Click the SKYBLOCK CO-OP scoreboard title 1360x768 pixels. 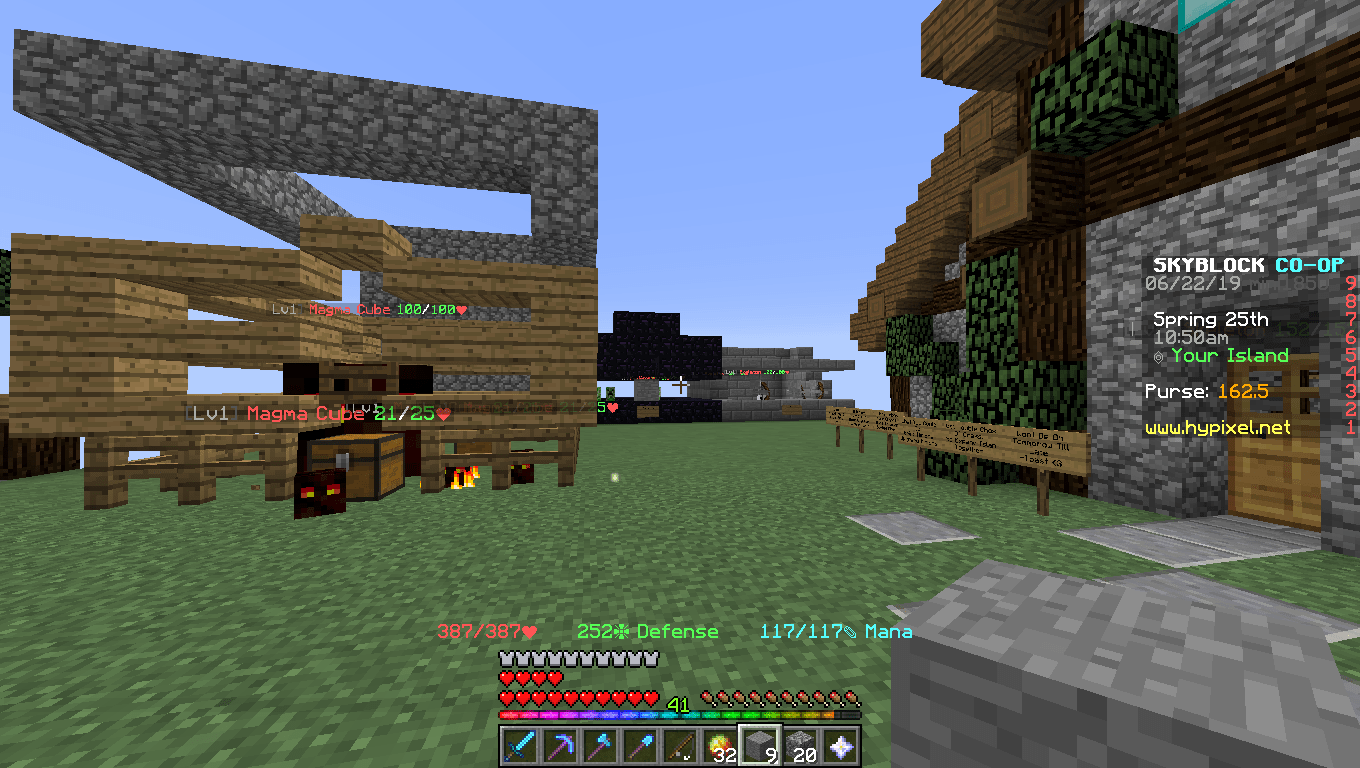coord(1248,266)
